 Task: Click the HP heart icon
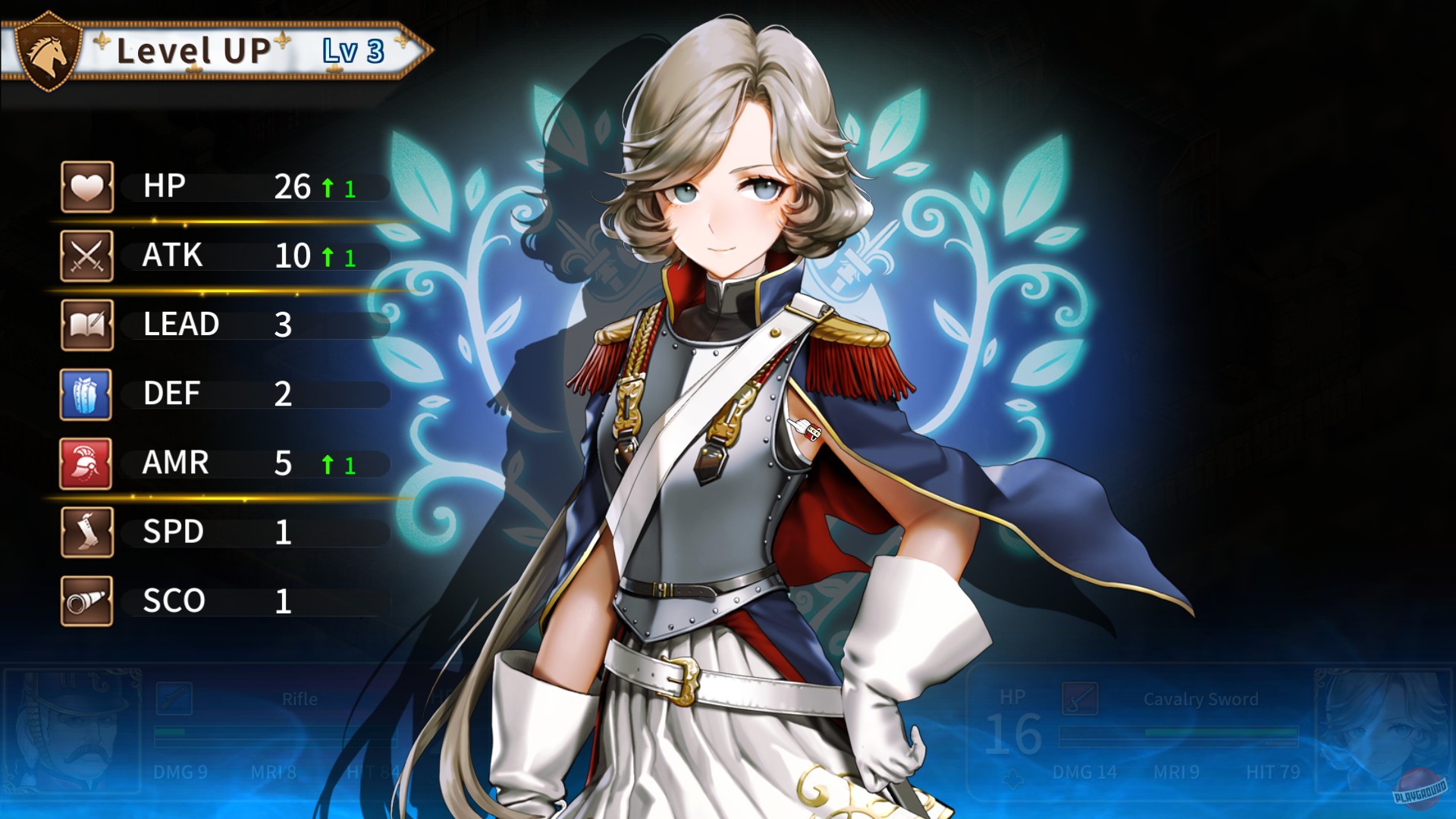pos(86,185)
